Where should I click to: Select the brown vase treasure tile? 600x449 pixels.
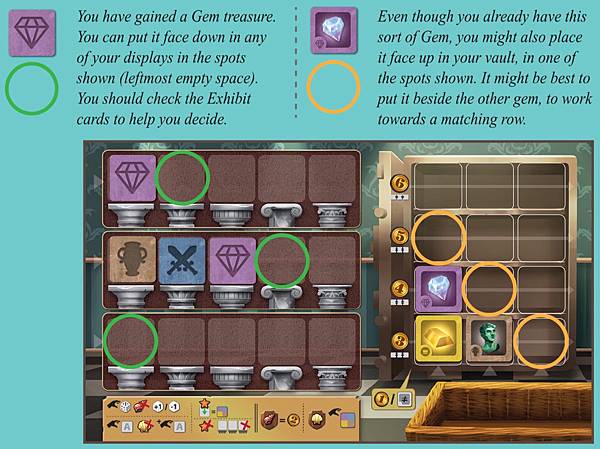(131, 258)
